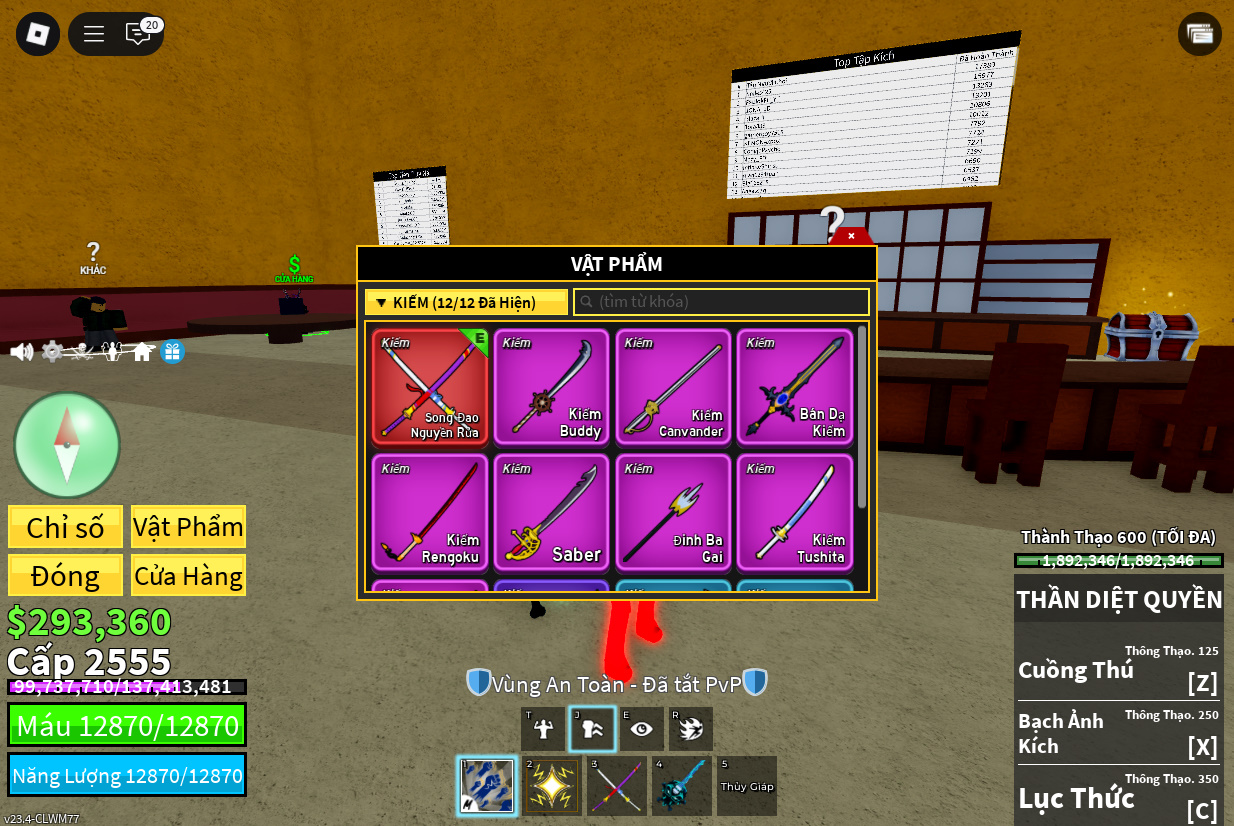Mute sound with the speaker icon

click(x=21, y=352)
